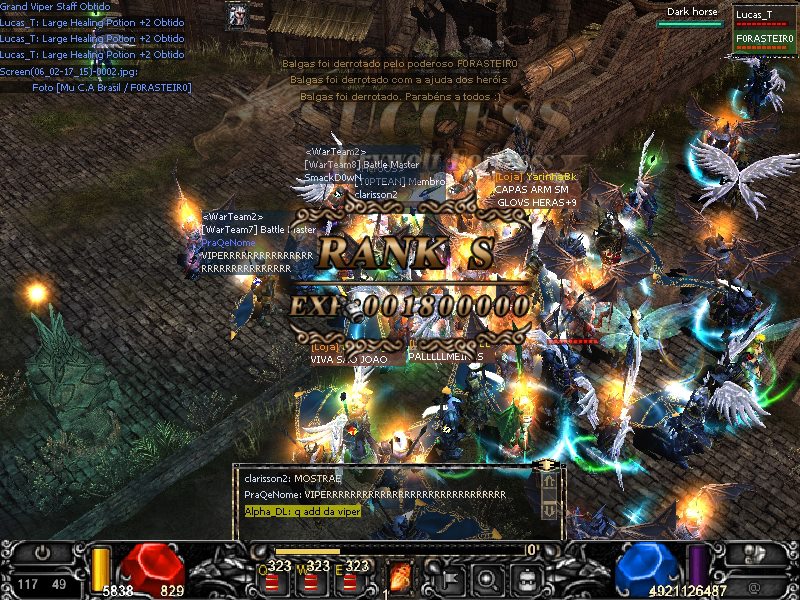Screen dimensions: 800x600
Task: Click the character portrait icon at top
Action: 238,15
